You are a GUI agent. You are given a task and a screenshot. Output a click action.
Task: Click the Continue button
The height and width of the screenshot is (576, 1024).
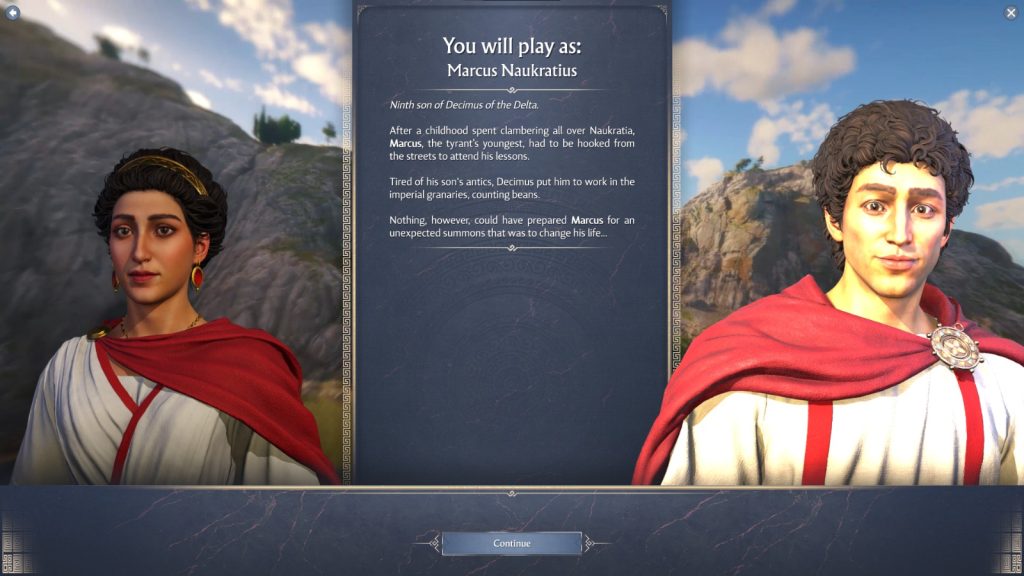(511, 543)
